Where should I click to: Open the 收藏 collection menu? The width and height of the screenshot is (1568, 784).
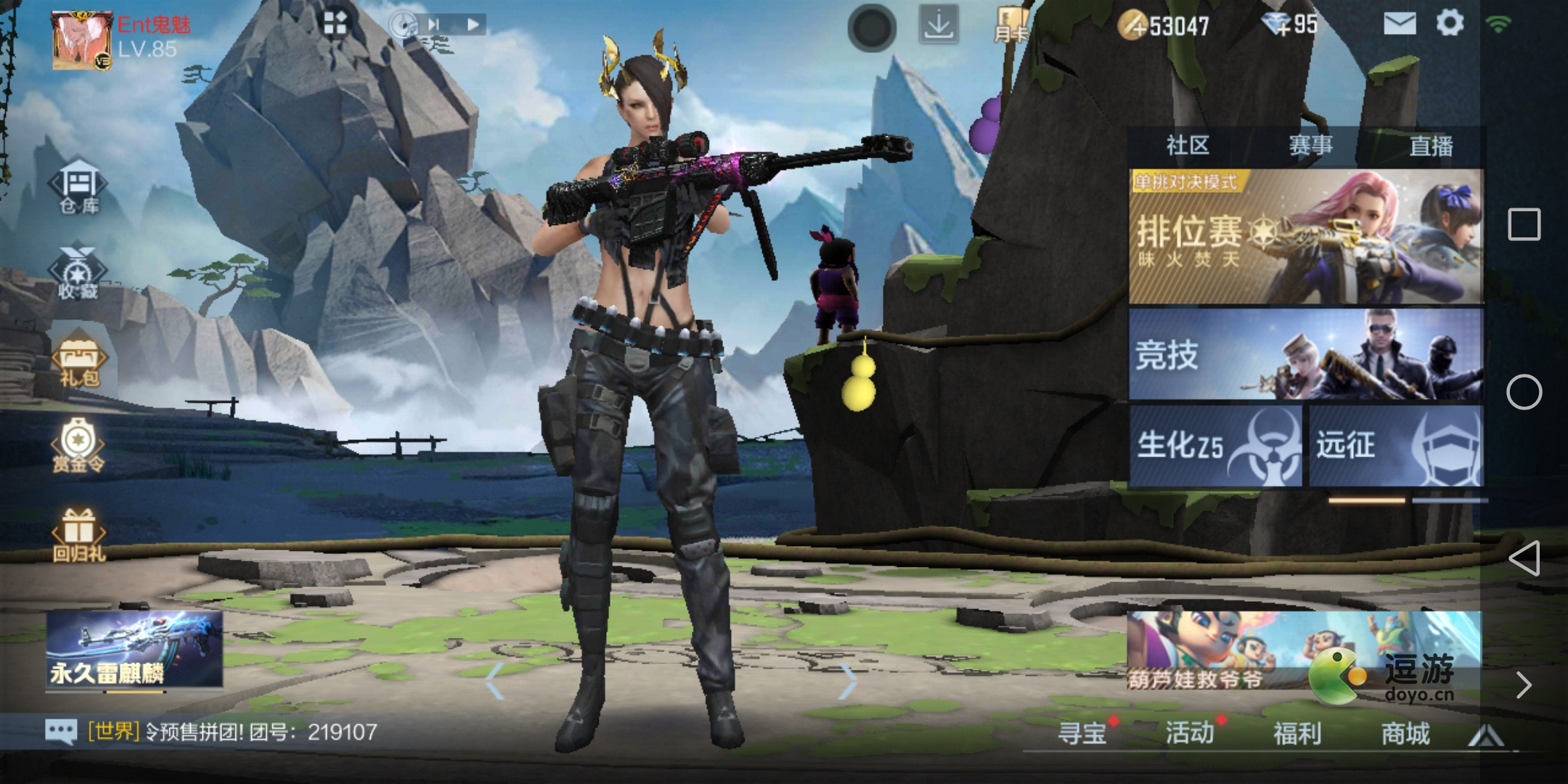click(78, 274)
